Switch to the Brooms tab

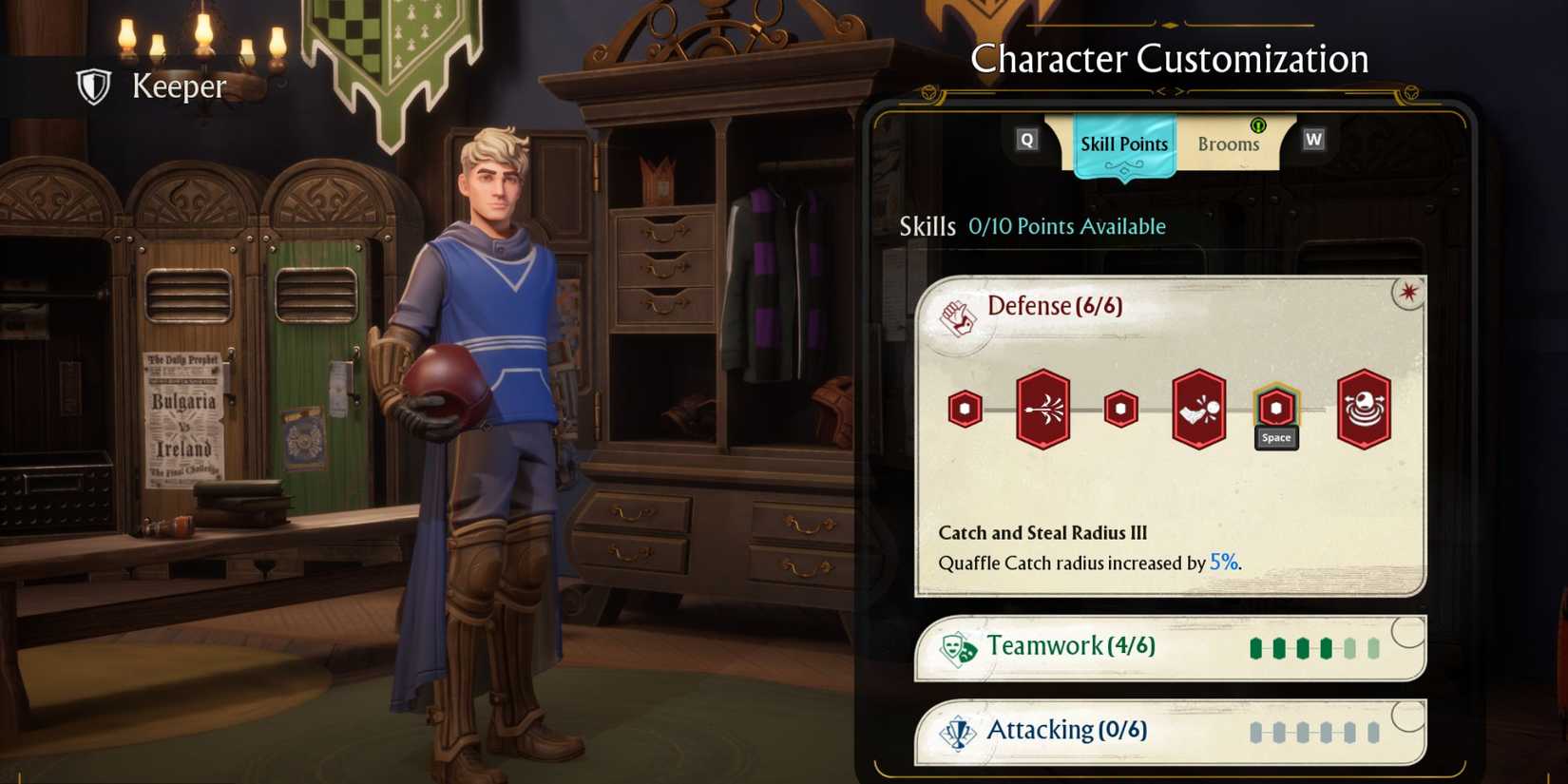(x=1229, y=143)
